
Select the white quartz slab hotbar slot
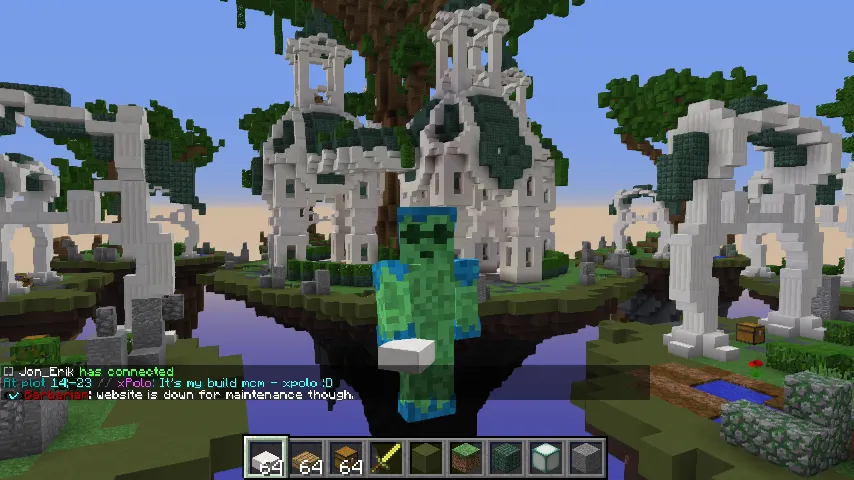[267, 458]
